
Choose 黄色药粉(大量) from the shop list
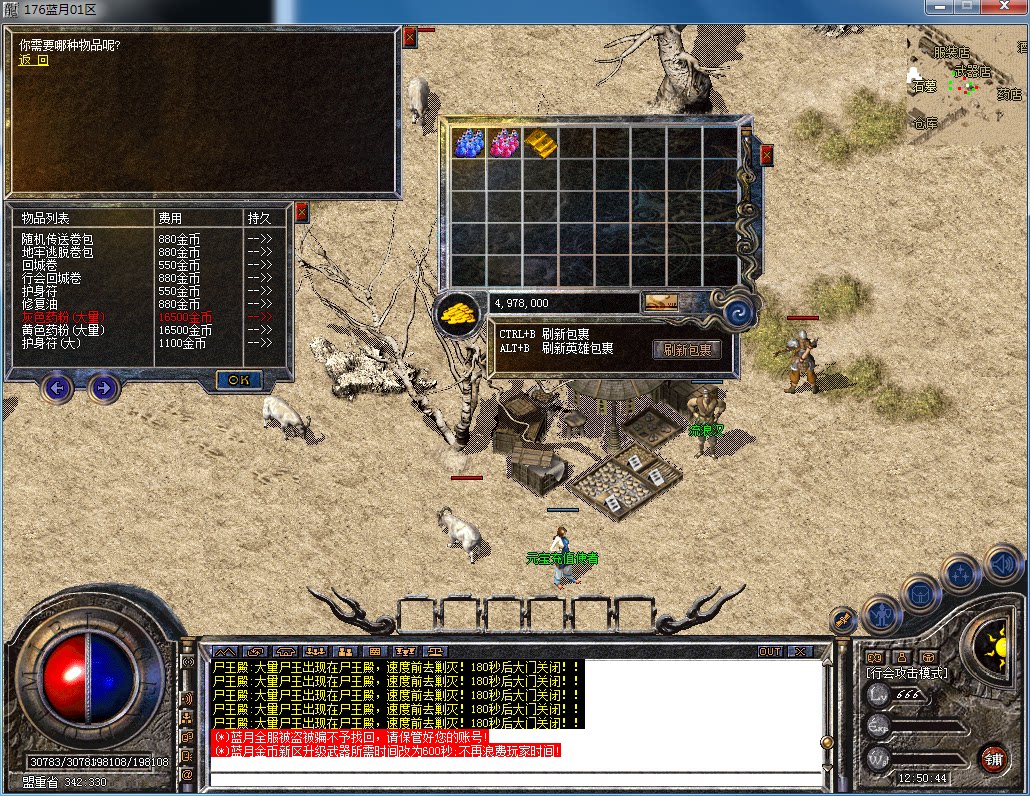point(63,330)
